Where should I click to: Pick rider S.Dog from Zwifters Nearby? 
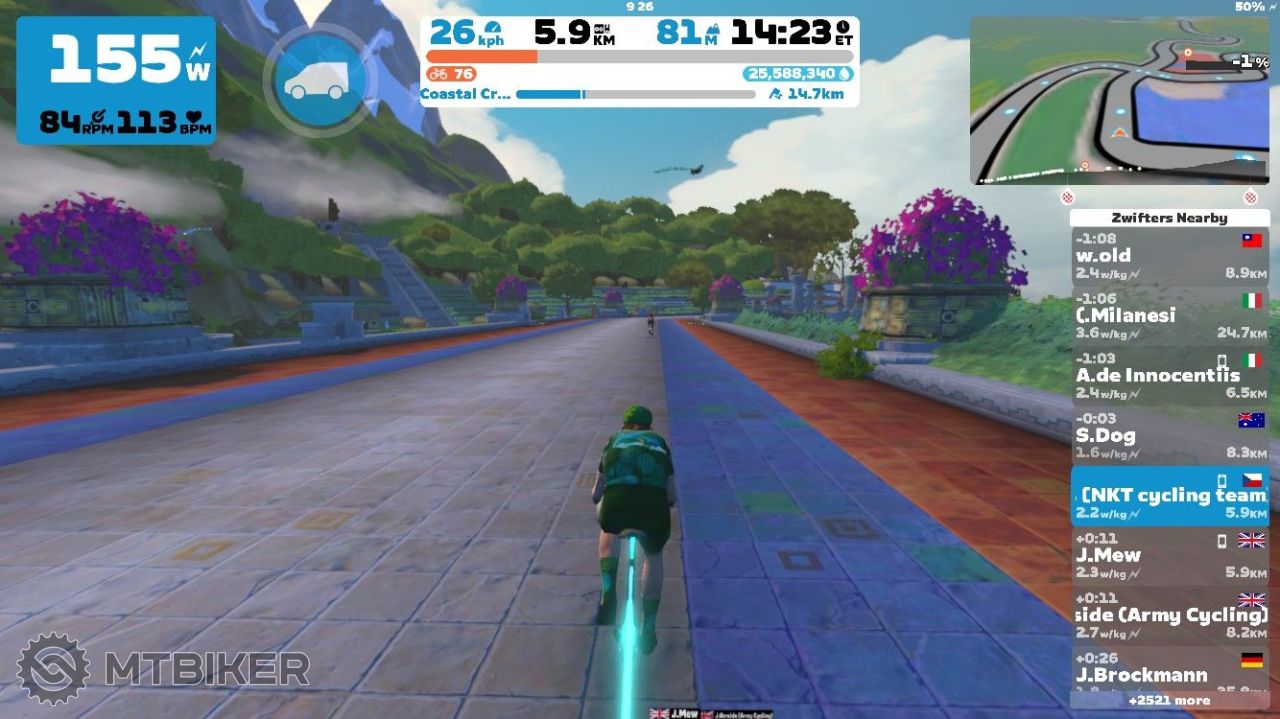pos(1169,437)
